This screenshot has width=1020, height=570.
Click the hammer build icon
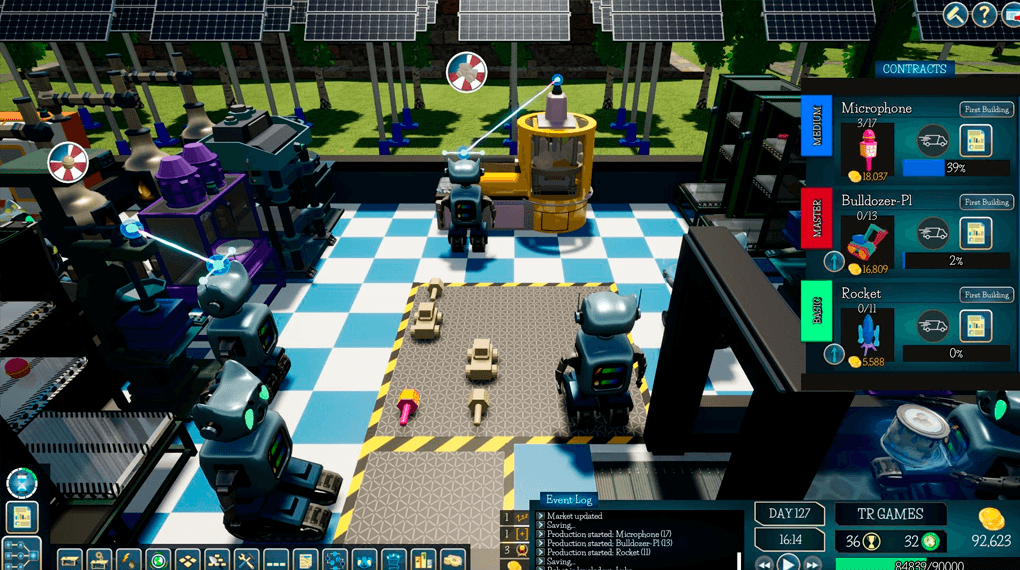(955, 14)
